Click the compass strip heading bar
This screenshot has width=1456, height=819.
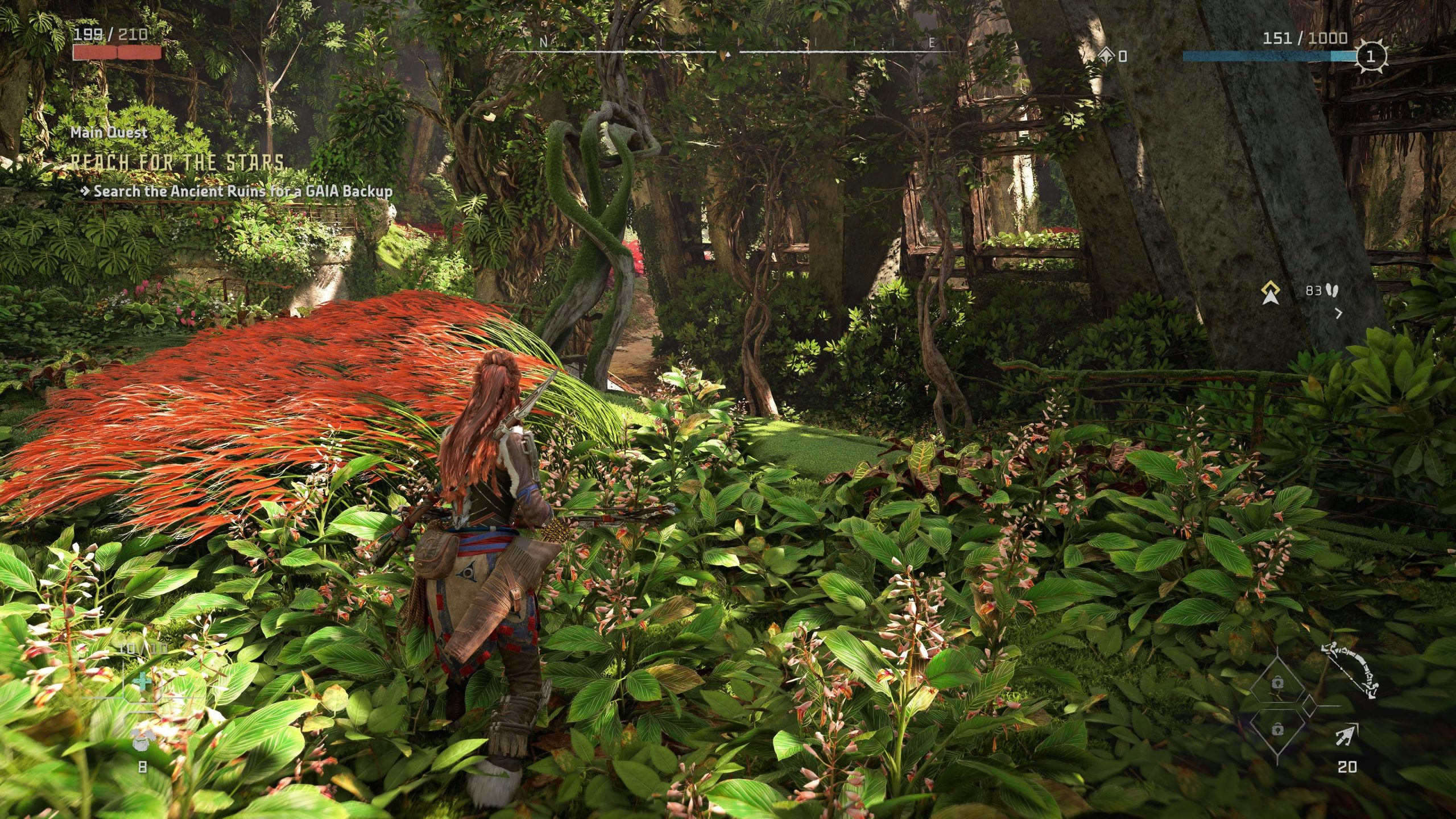(x=728, y=50)
